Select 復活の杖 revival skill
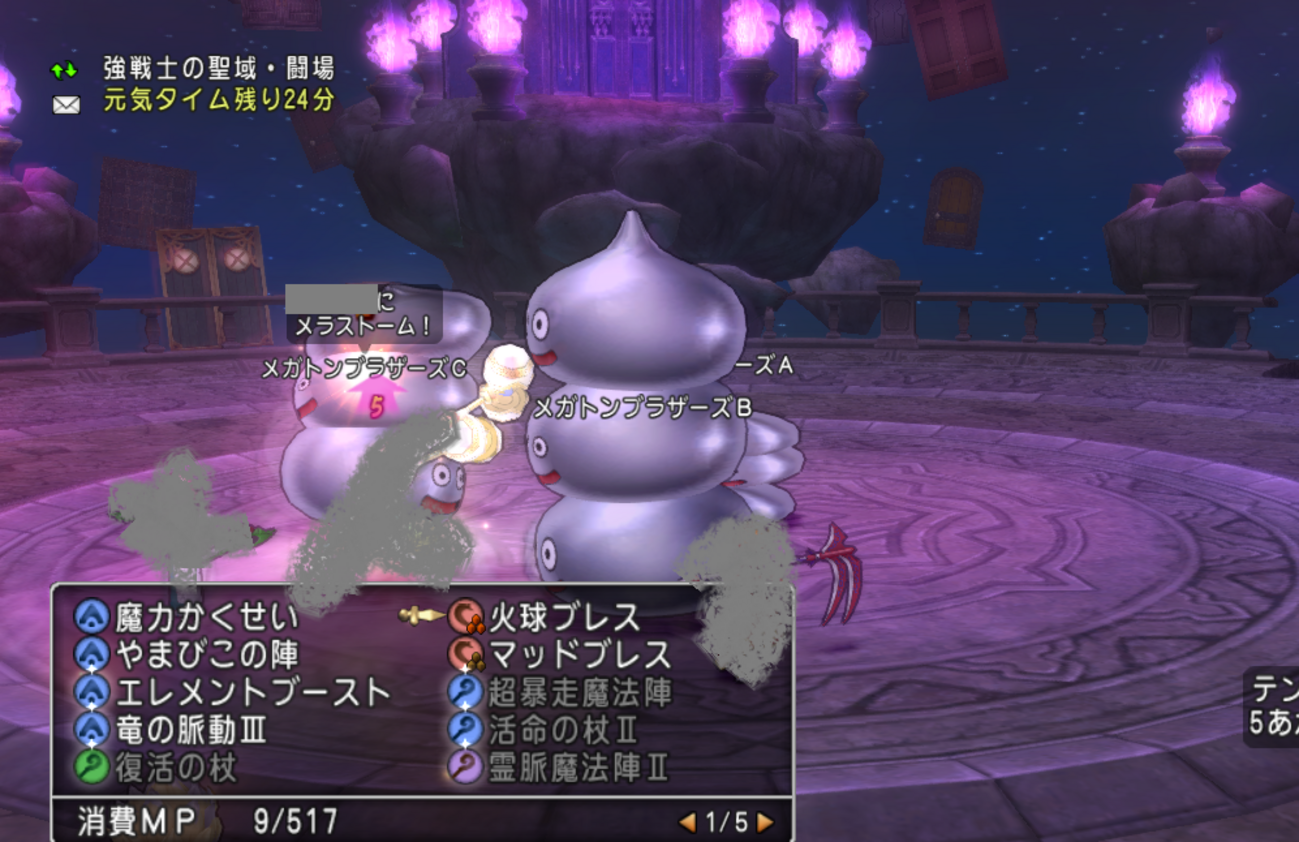Viewport: 1299px width, 842px height. pyautogui.click(x=176, y=768)
